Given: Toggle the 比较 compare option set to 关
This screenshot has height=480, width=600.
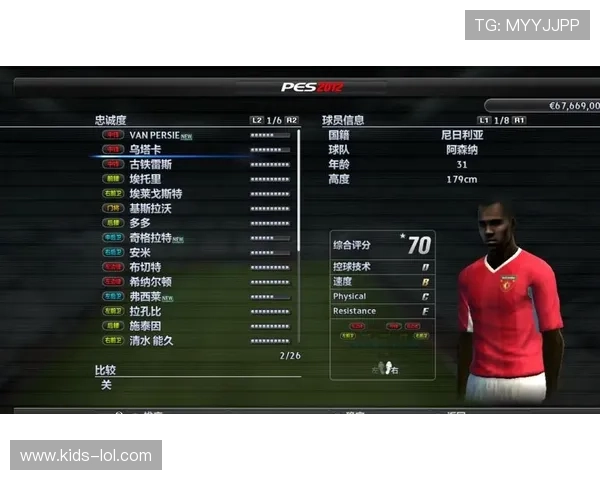Looking at the screenshot, I should [x=106, y=385].
